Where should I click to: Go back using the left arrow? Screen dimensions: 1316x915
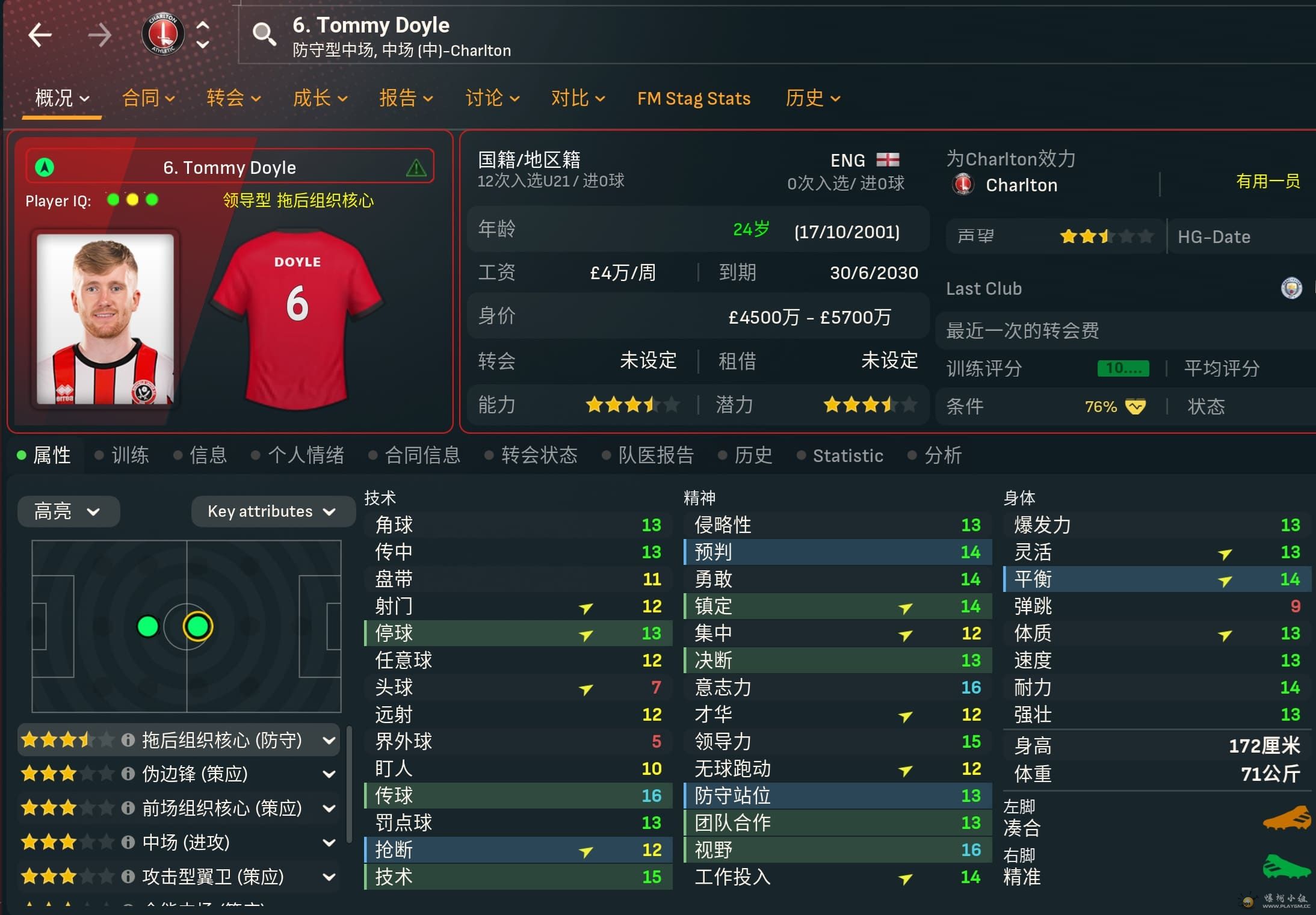pos(40,35)
